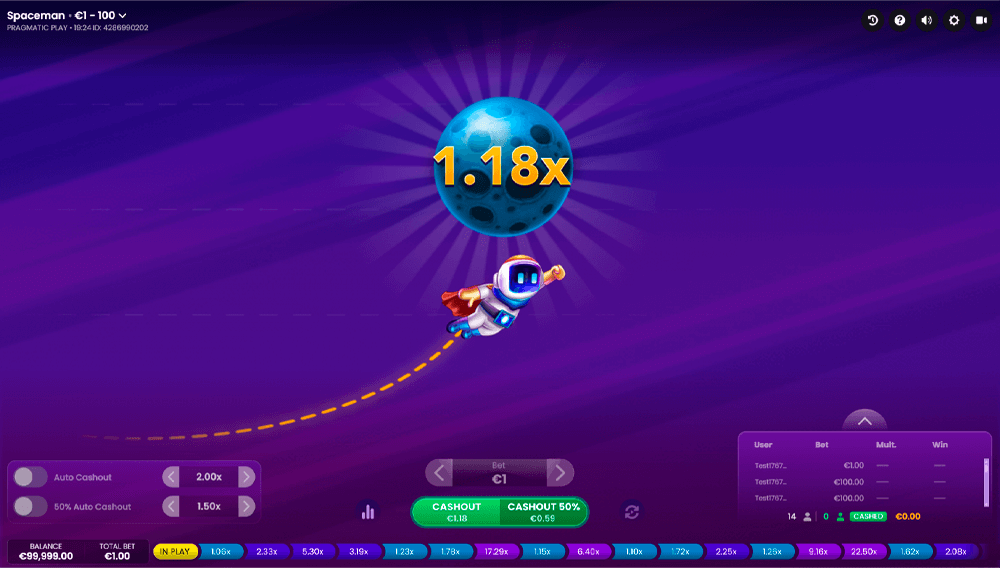Open the gear settings icon
The width and height of the screenshot is (1000, 568).
click(954, 20)
